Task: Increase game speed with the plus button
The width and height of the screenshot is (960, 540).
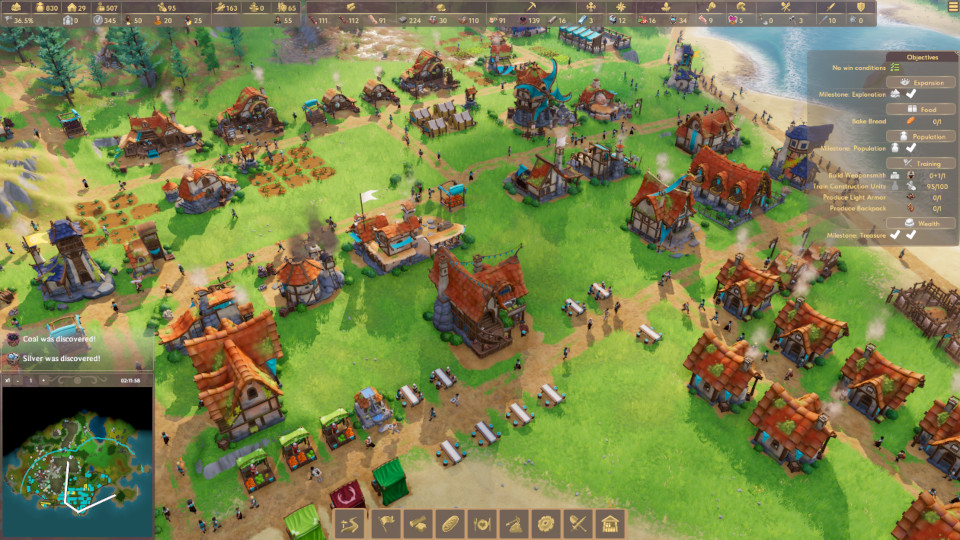Action: coord(45,380)
